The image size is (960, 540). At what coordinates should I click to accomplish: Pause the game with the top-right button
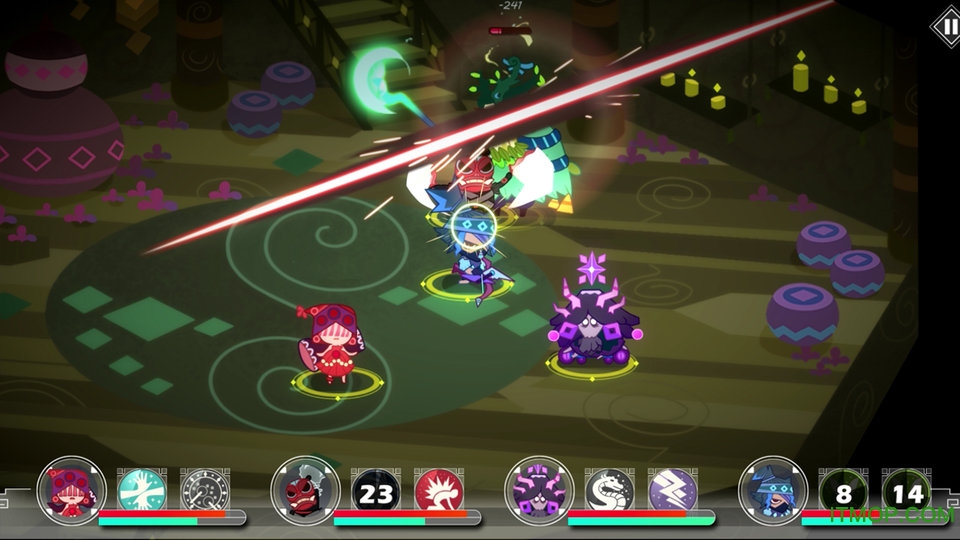[944, 26]
